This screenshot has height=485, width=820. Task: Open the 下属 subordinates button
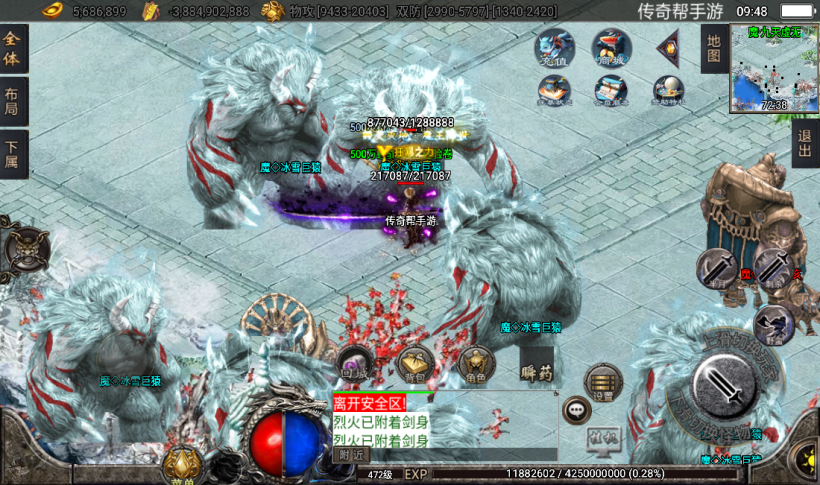coord(13,155)
